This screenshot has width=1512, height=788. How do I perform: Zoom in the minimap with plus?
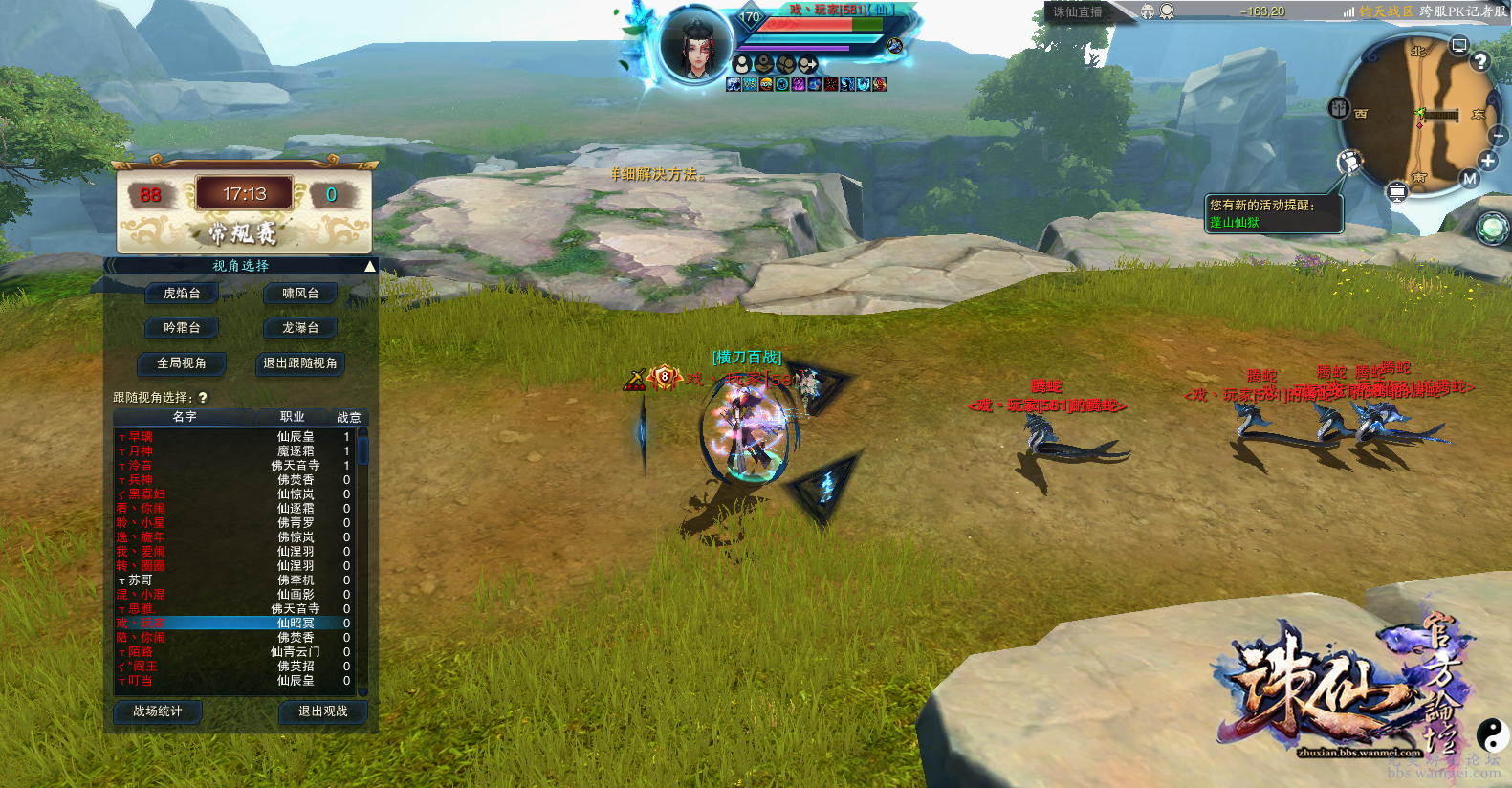point(1488,162)
